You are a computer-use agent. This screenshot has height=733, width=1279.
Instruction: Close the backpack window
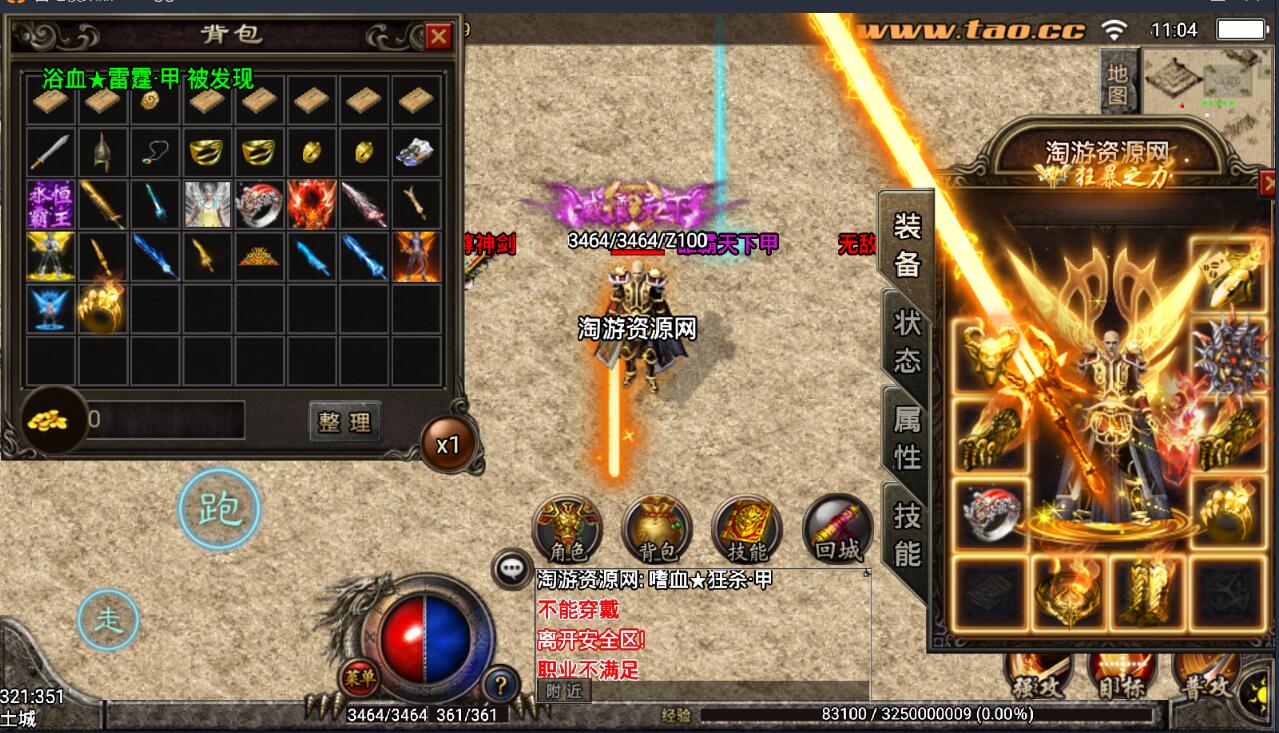pos(438,37)
